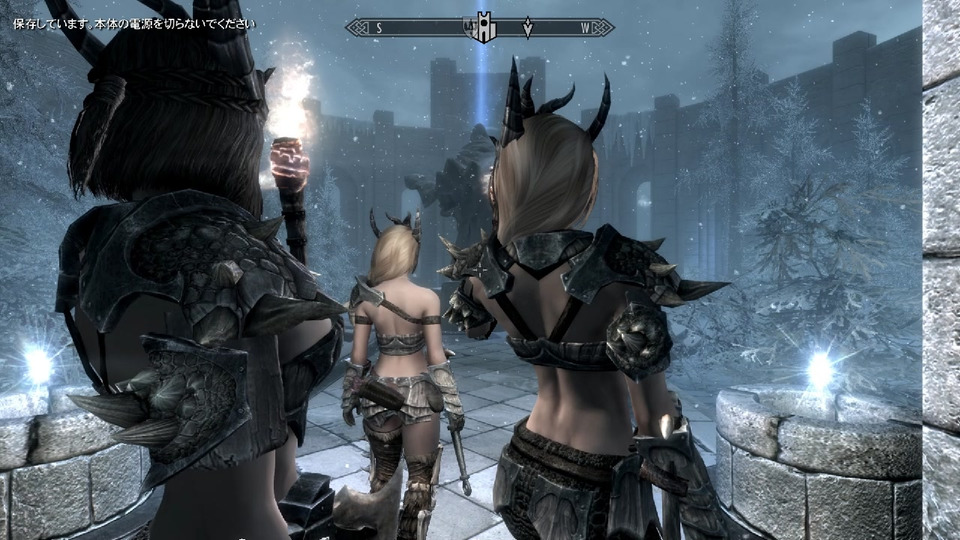Click the compass bar's W heading
This screenshot has height=540, width=960.
click(x=585, y=28)
